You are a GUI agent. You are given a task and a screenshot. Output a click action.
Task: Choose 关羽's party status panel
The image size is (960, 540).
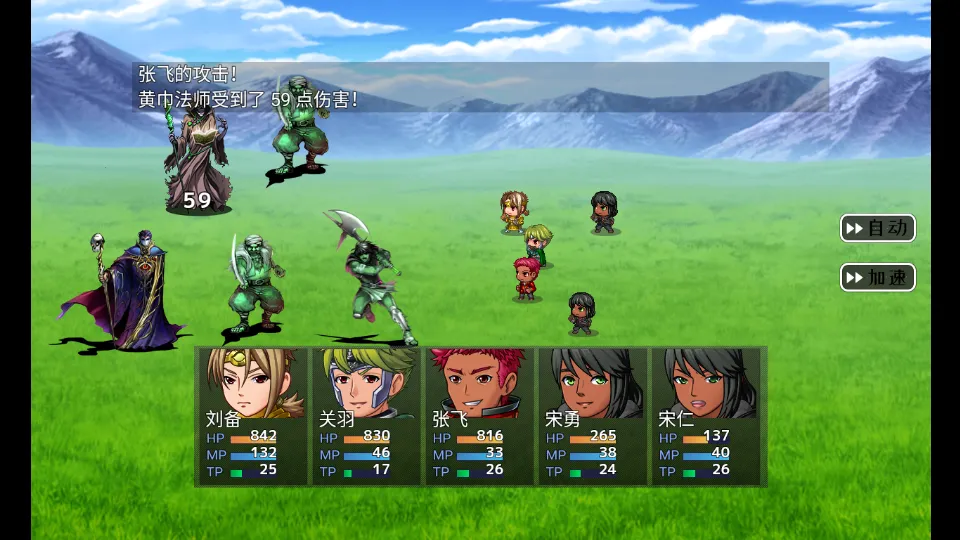click(x=367, y=416)
